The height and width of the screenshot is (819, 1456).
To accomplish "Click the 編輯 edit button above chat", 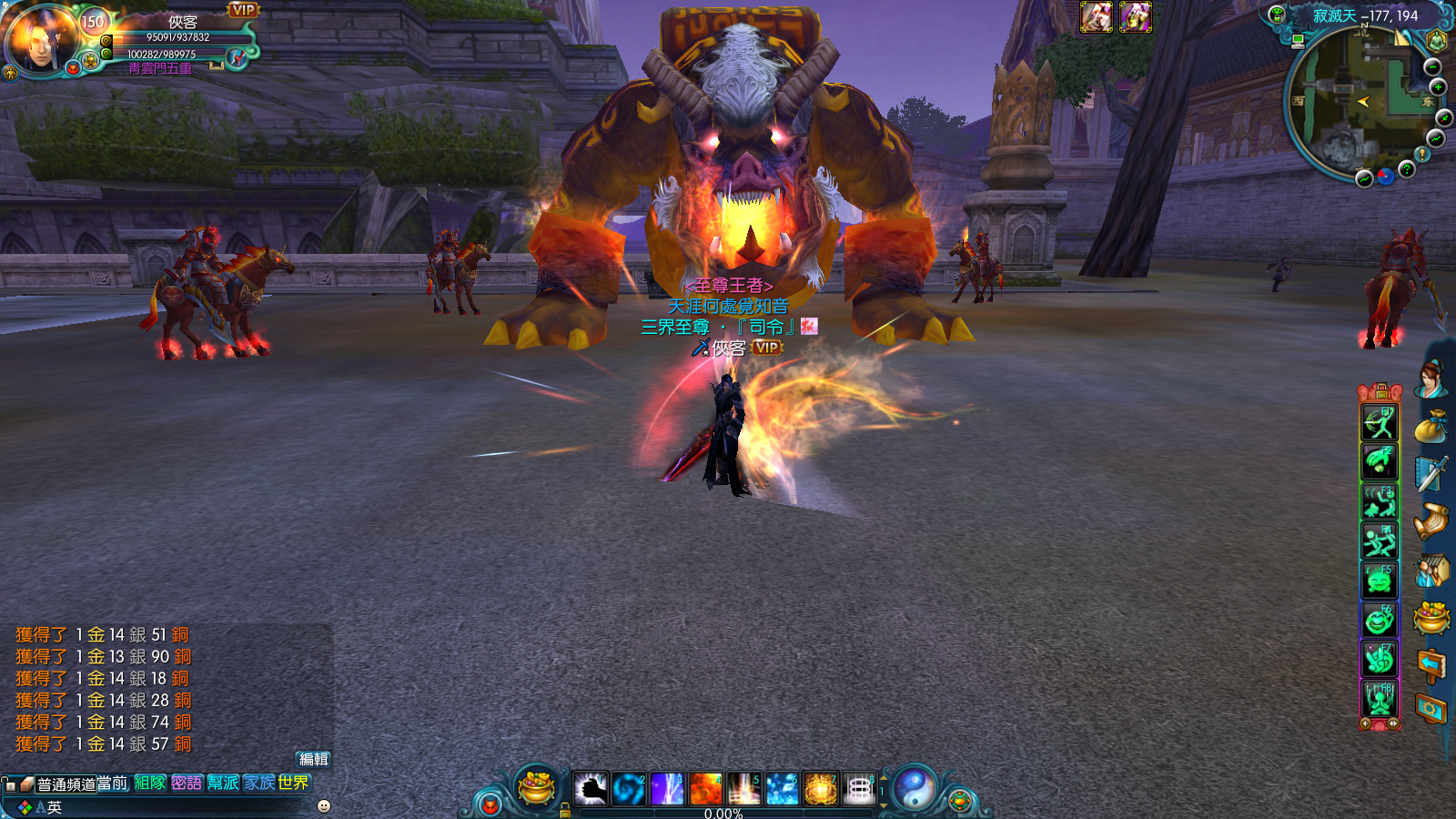I will [x=314, y=759].
